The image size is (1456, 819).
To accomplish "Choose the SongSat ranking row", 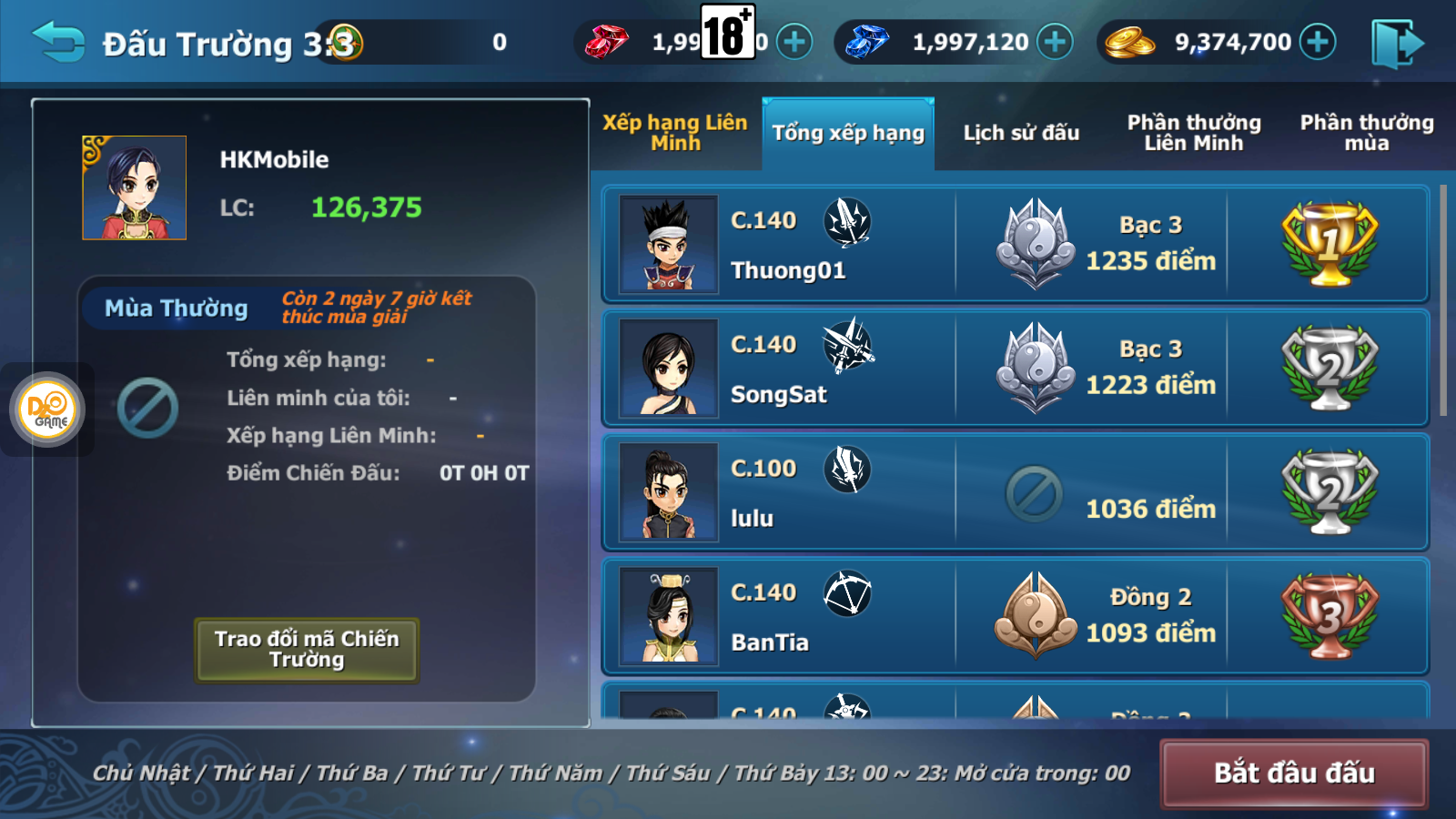I will [1015, 369].
